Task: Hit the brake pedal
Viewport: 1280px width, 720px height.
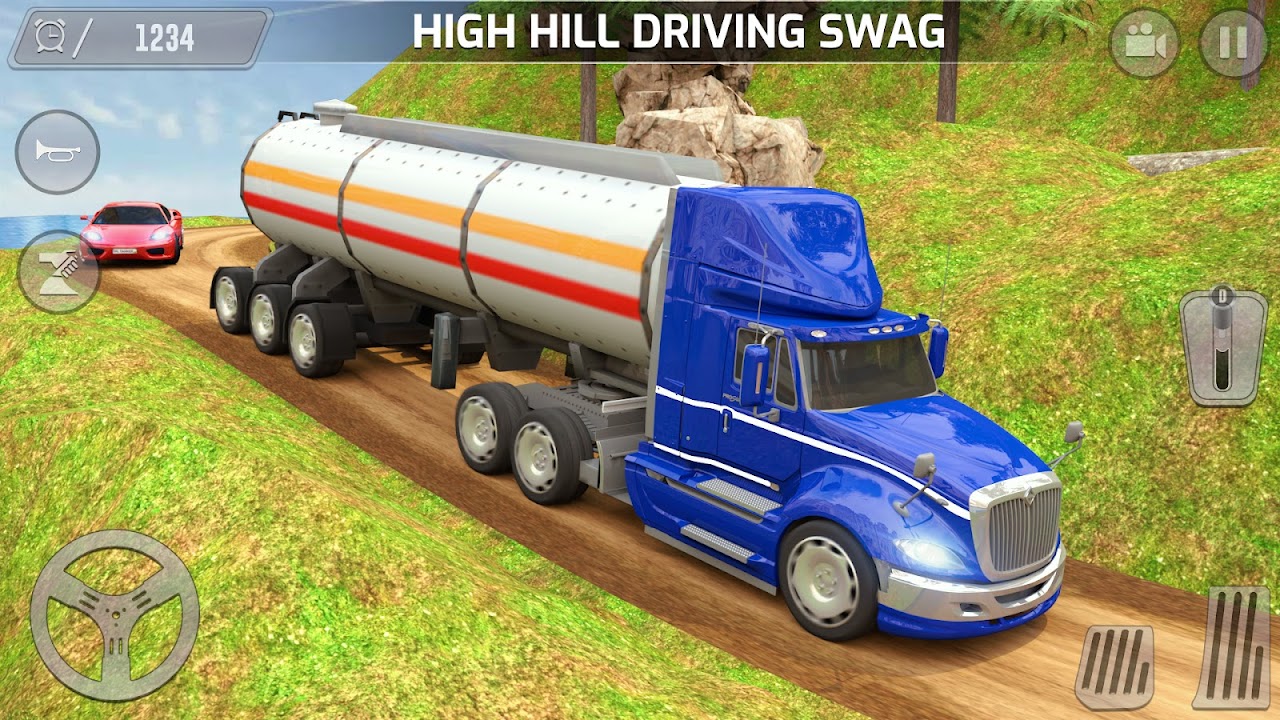Action: pyautogui.click(x=1115, y=667)
